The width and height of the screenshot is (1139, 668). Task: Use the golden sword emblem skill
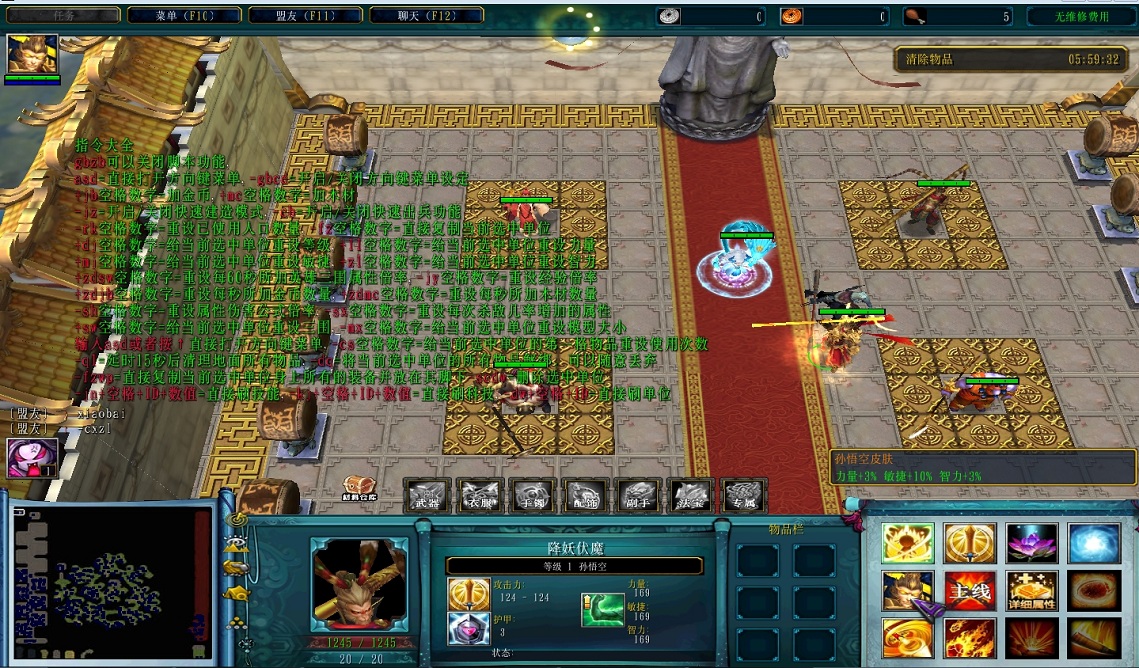click(969, 543)
